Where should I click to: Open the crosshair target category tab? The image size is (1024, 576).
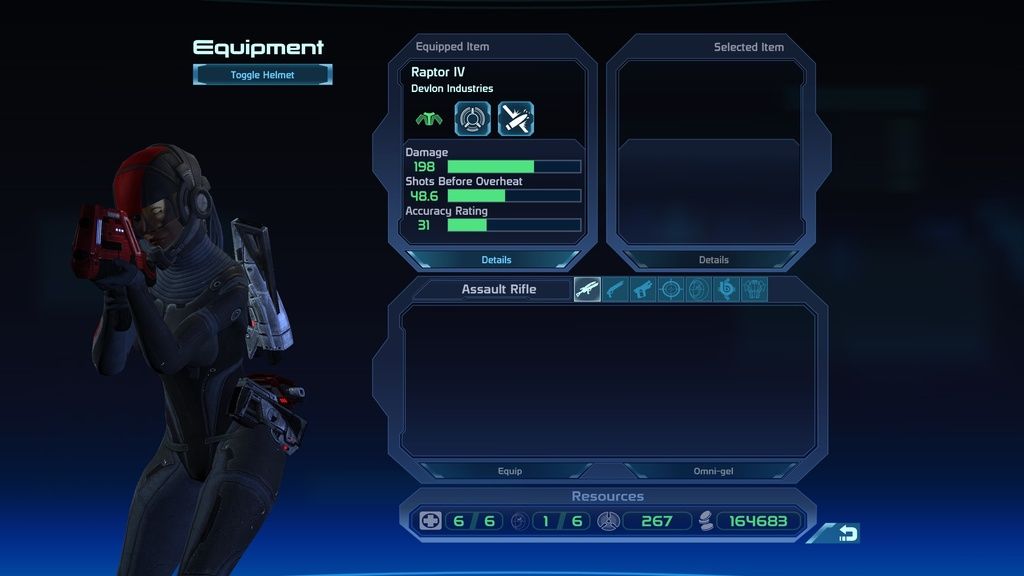[672, 290]
